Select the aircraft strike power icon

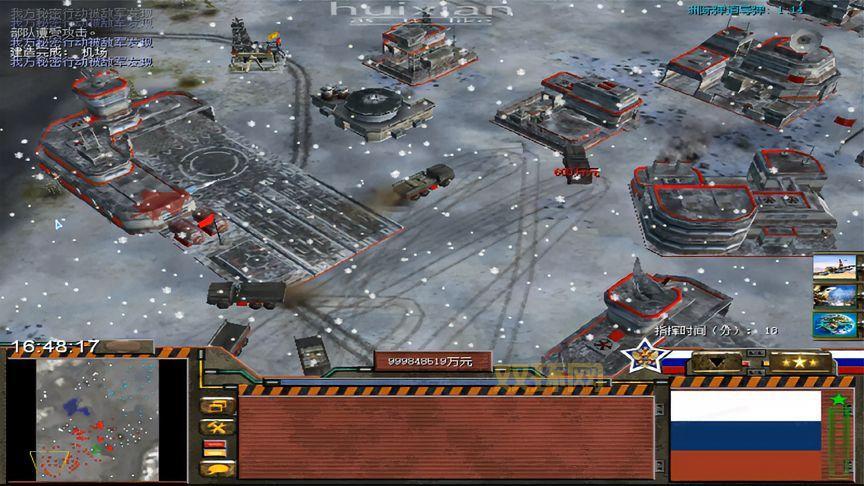point(838,267)
